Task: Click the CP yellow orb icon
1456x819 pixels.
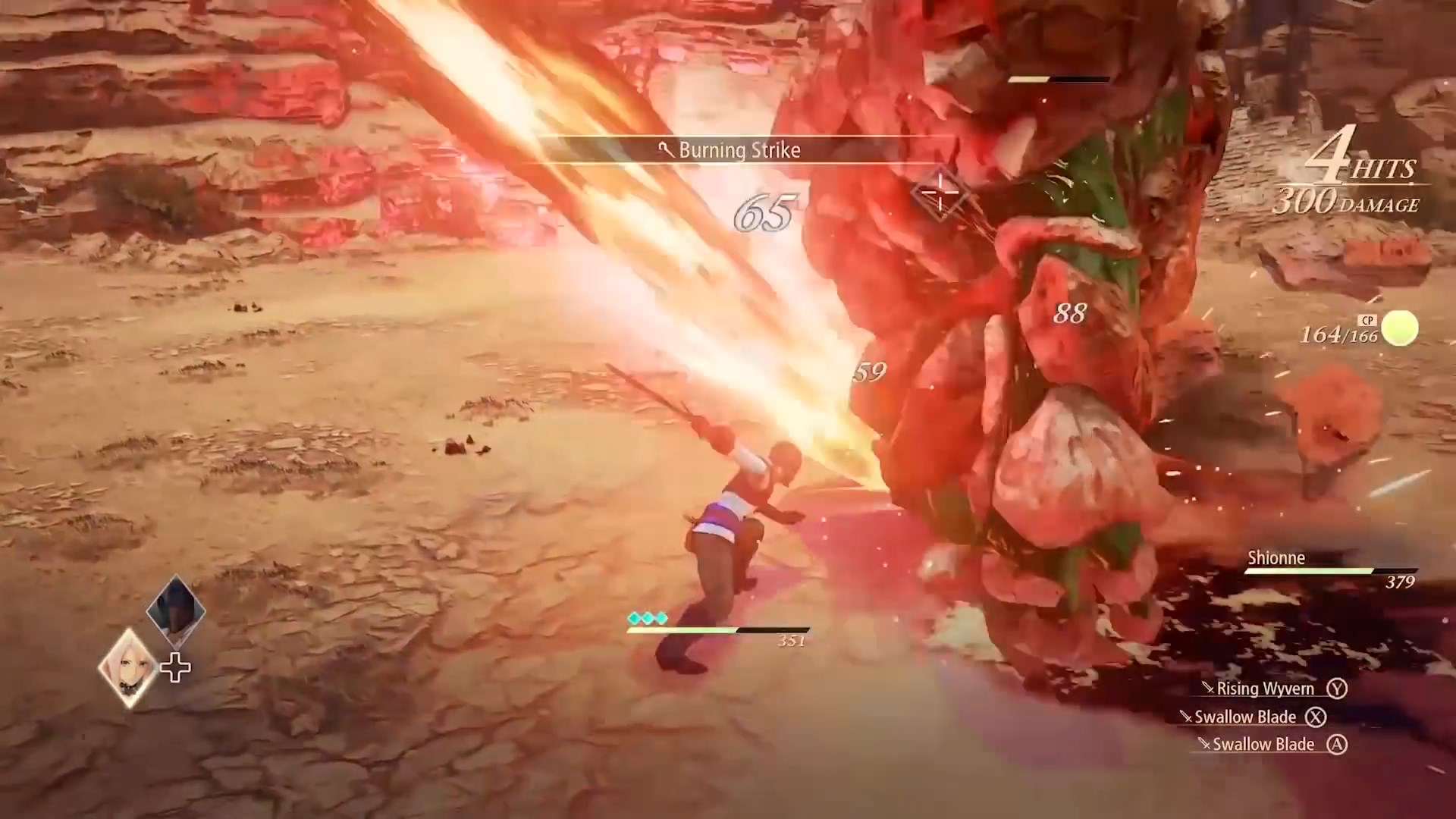Action: coord(1399,328)
